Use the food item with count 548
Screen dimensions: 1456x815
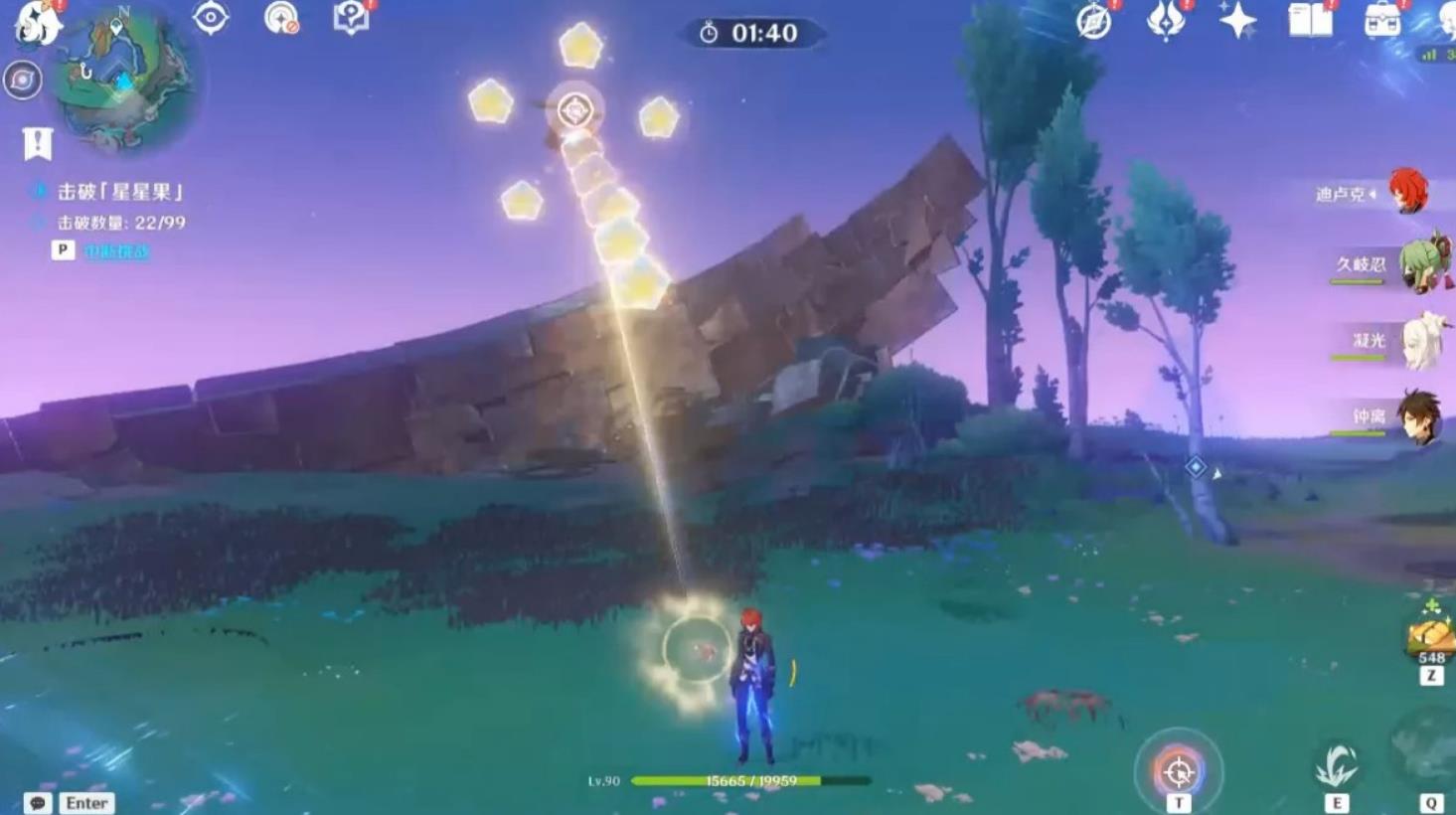pyautogui.click(x=1431, y=632)
